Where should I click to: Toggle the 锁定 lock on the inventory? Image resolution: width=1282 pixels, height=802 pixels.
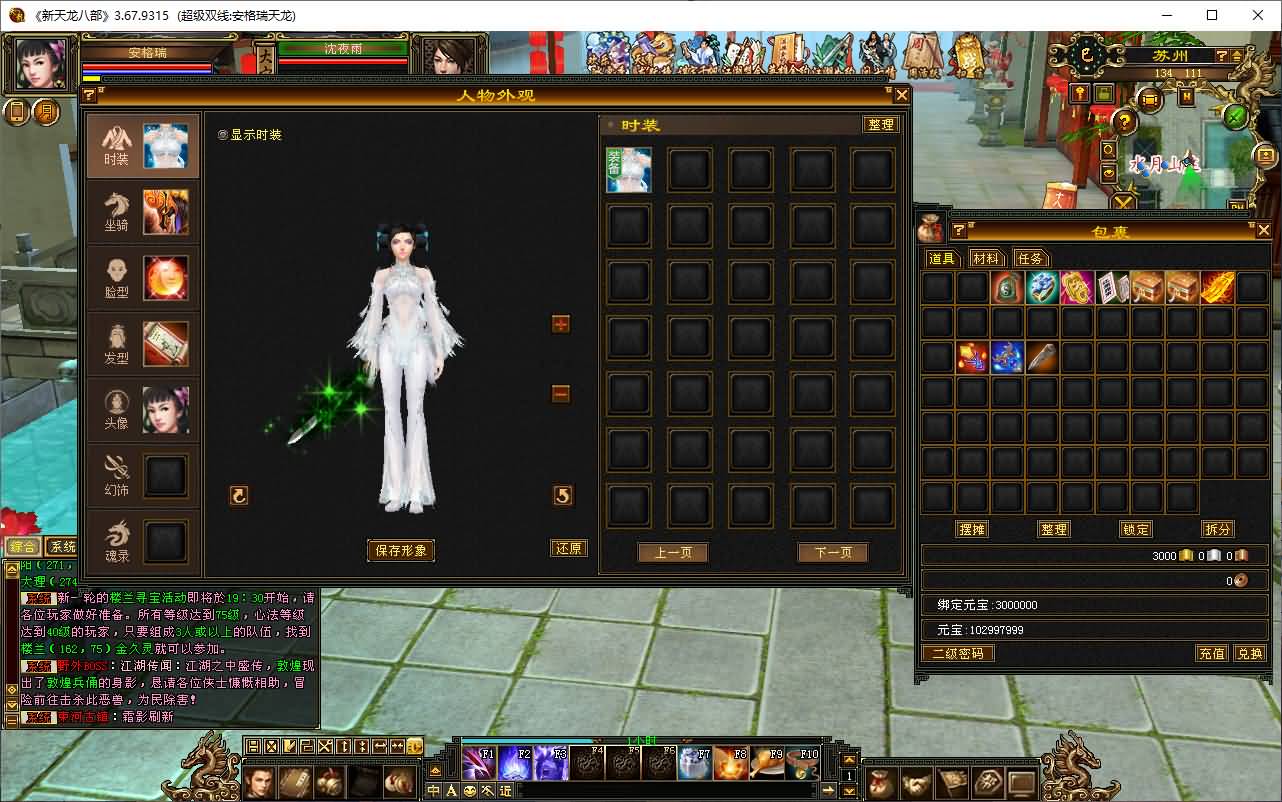coord(1135,529)
